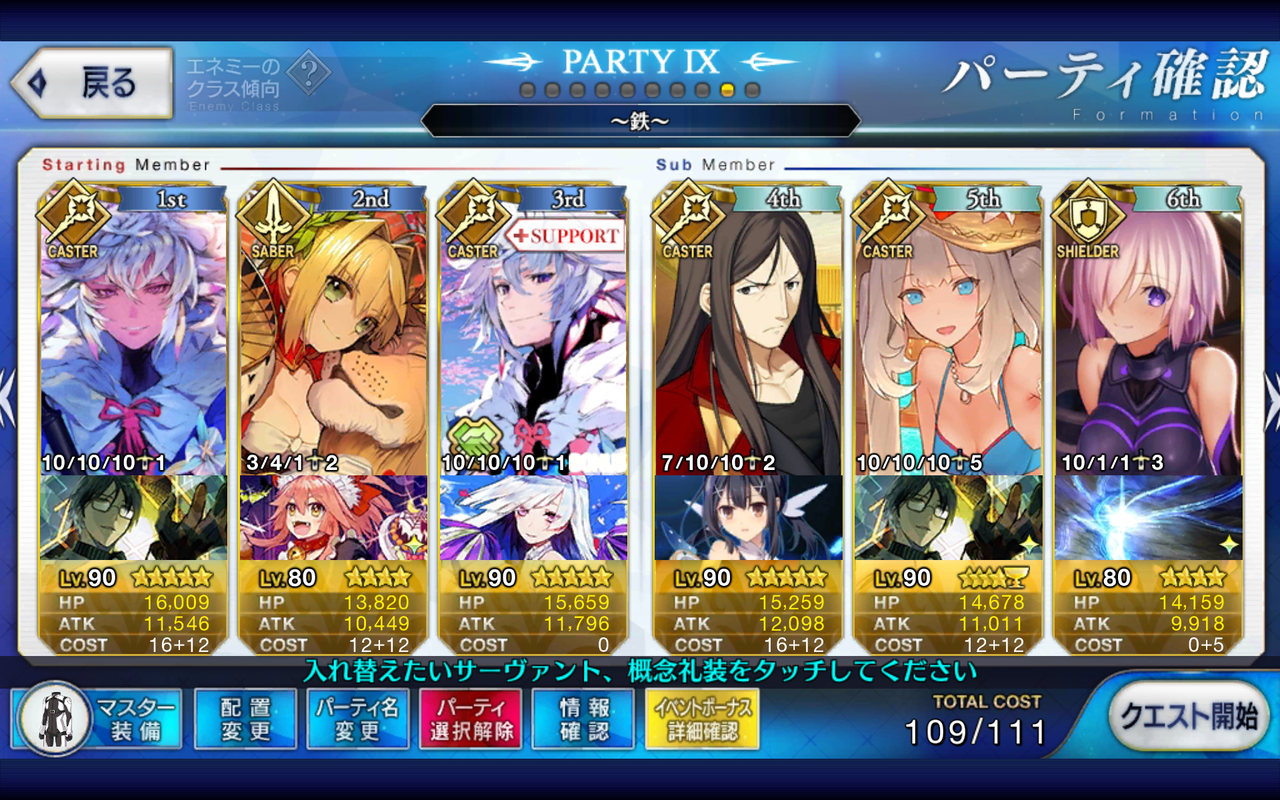Screen dimensions: 1280x800
Task: Change the Shielder's blue light craft essence
Action: pos(1148,517)
